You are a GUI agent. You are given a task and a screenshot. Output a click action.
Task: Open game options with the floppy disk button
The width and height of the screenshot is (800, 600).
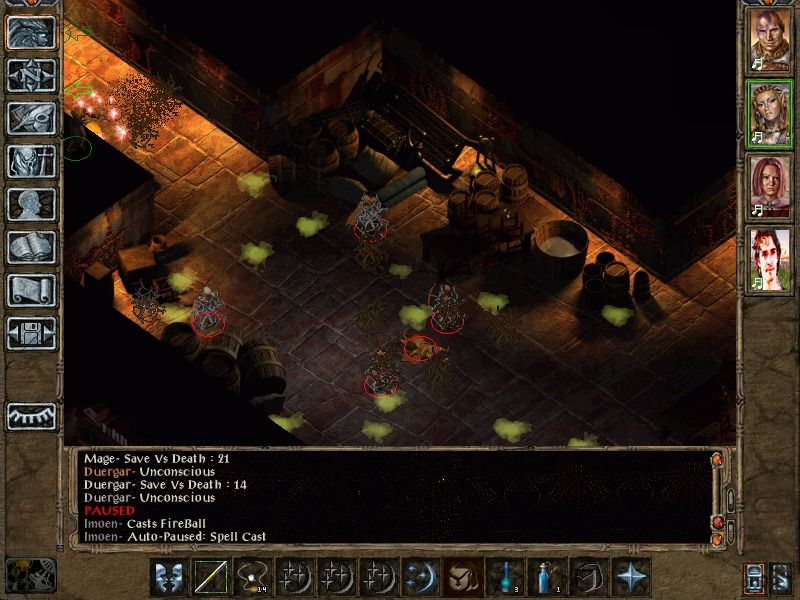30,333
